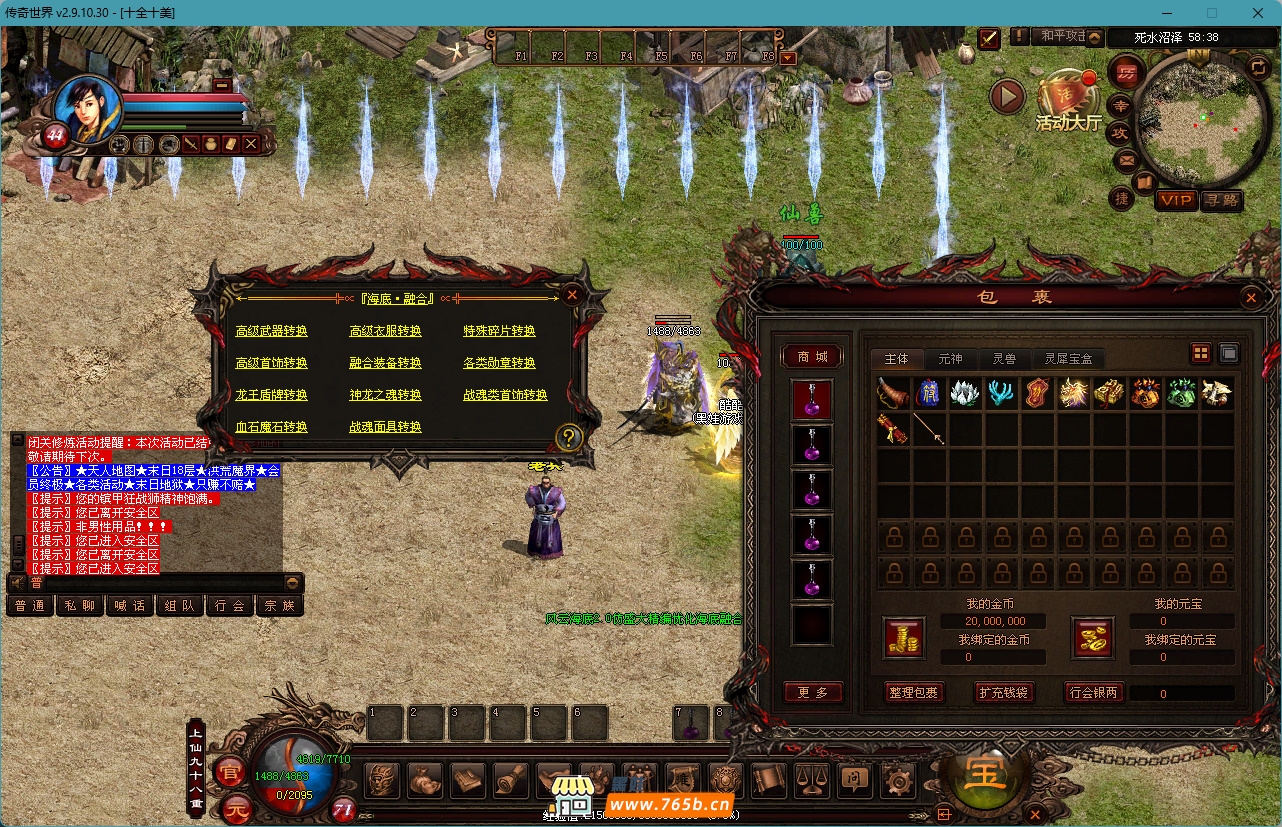The width and height of the screenshot is (1282, 827).
Task: Click the 更多 button
Action: pos(813,692)
